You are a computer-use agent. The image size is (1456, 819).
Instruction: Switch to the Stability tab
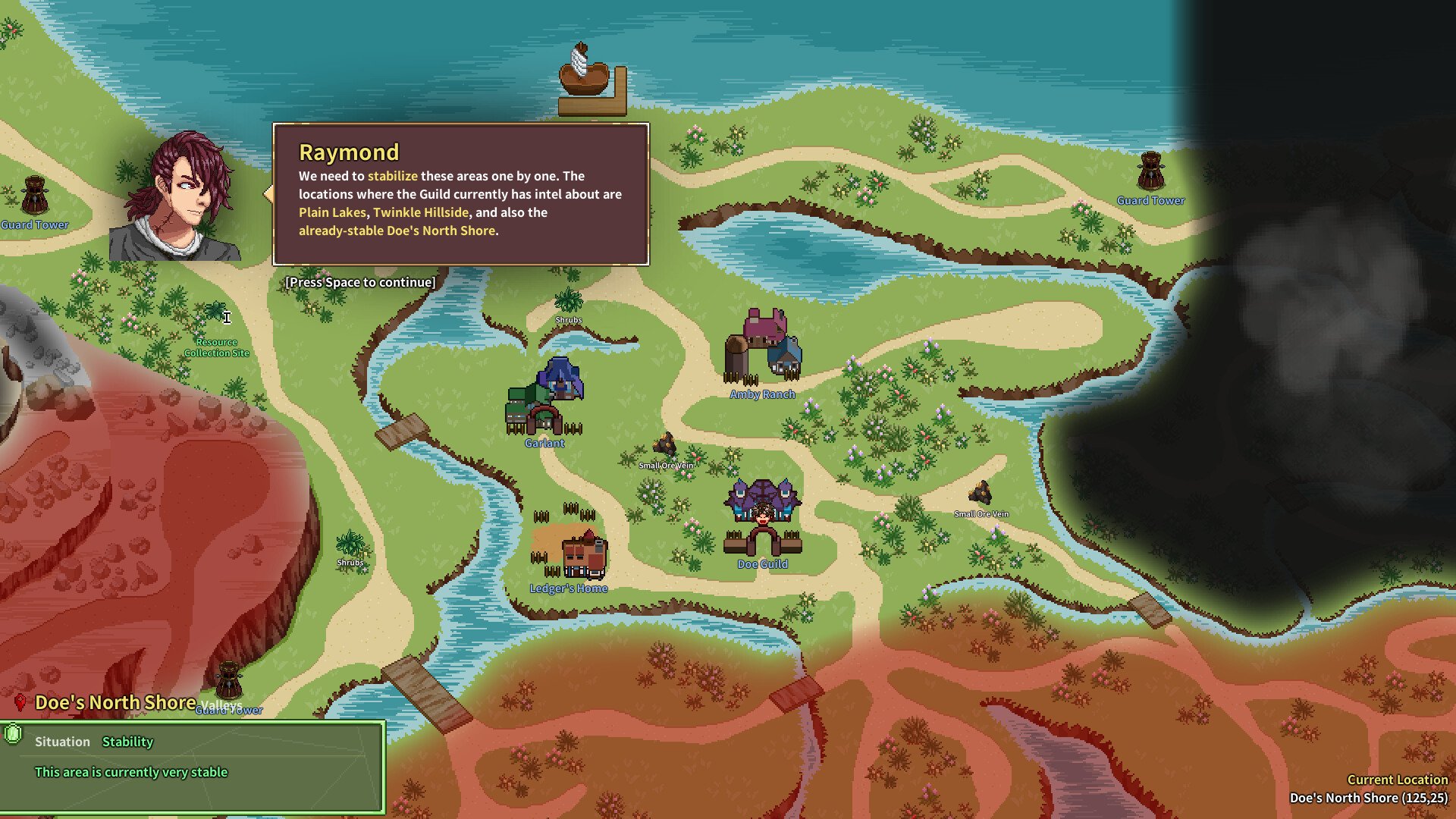(x=127, y=742)
